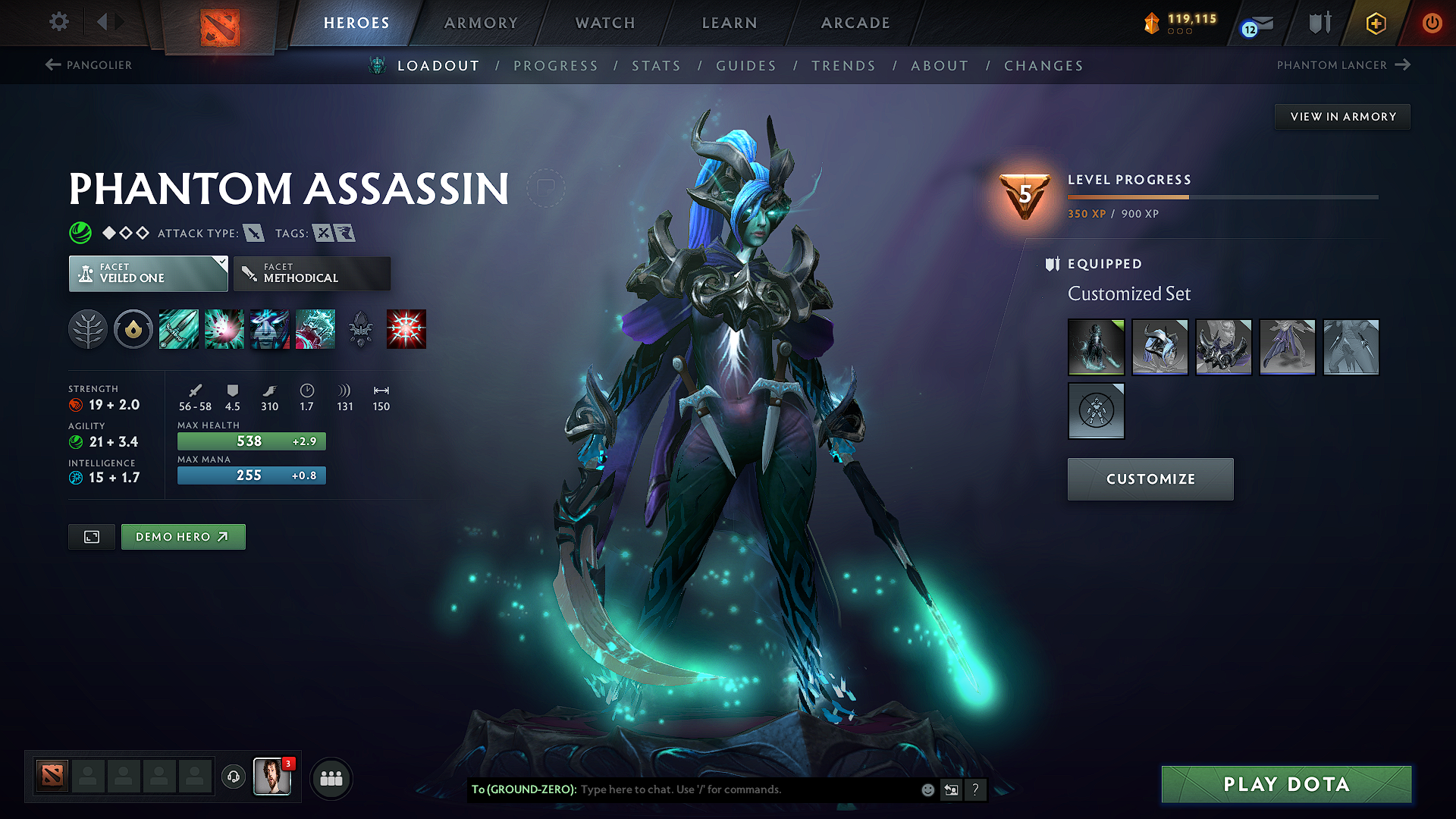Switch to the Stats tab
This screenshot has height=819, width=1456.
[x=657, y=66]
